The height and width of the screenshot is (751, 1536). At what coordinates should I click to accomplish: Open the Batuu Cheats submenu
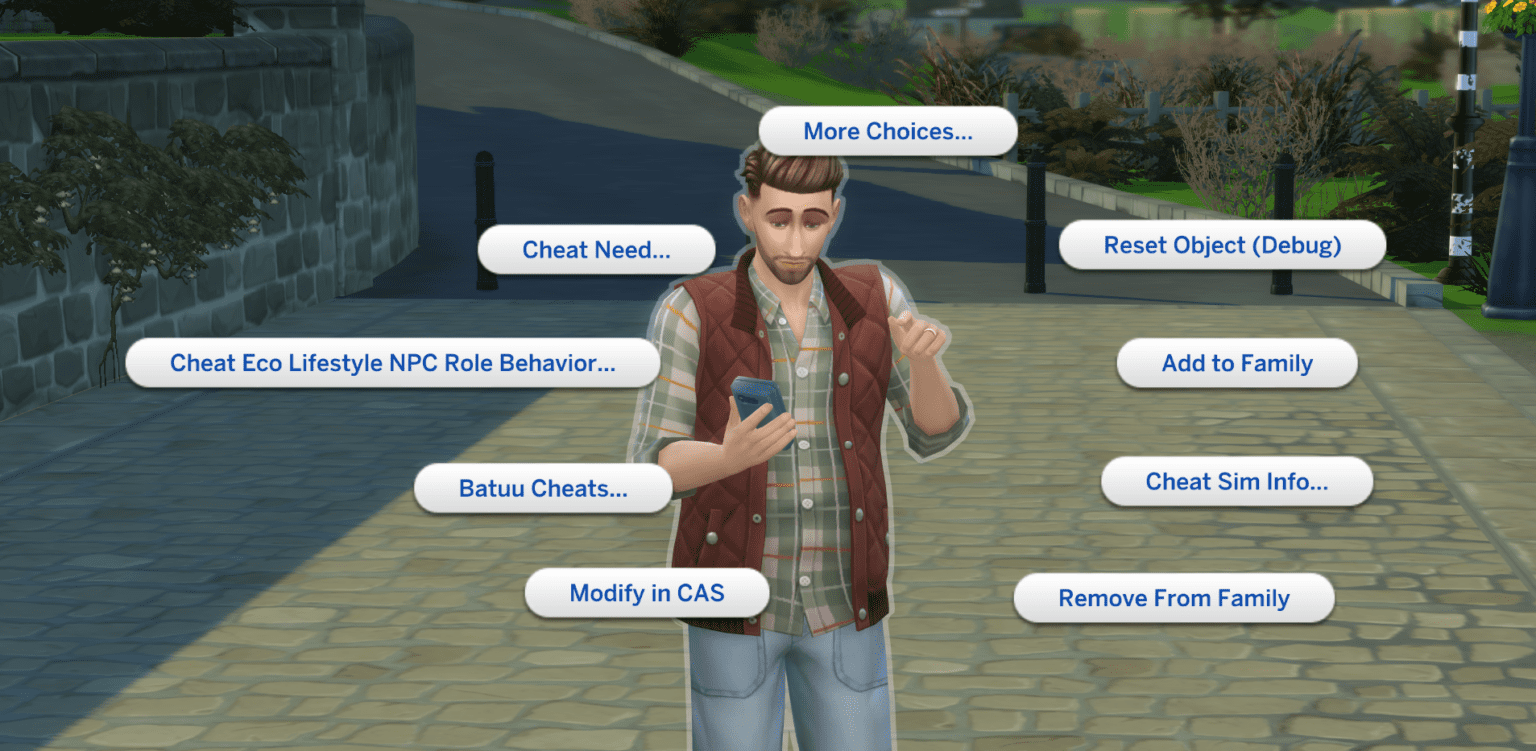point(543,489)
